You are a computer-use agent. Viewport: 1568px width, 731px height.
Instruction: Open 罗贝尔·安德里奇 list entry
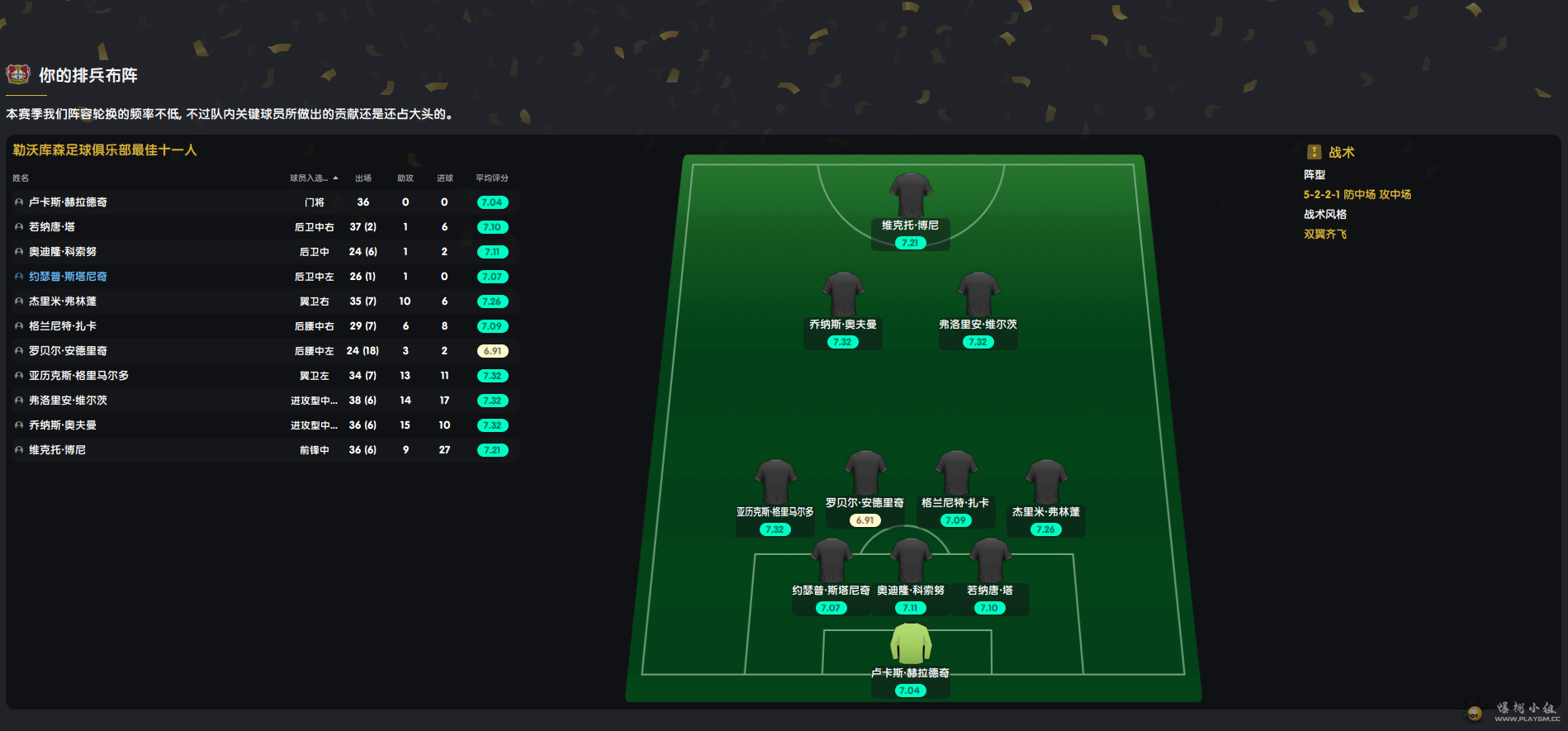click(68, 351)
